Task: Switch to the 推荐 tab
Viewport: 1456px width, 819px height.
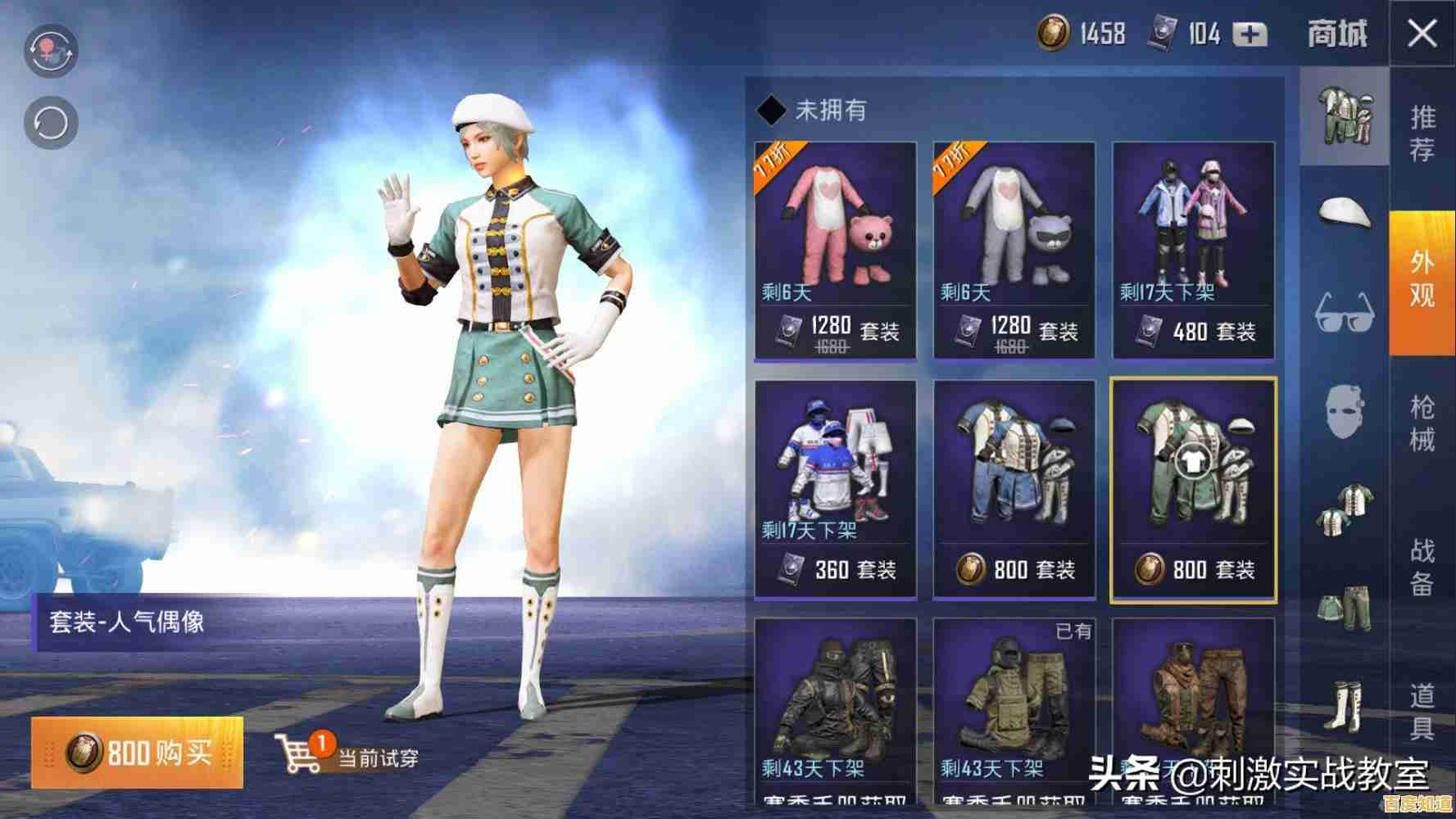Action: pyautogui.click(x=1426, y=131)
